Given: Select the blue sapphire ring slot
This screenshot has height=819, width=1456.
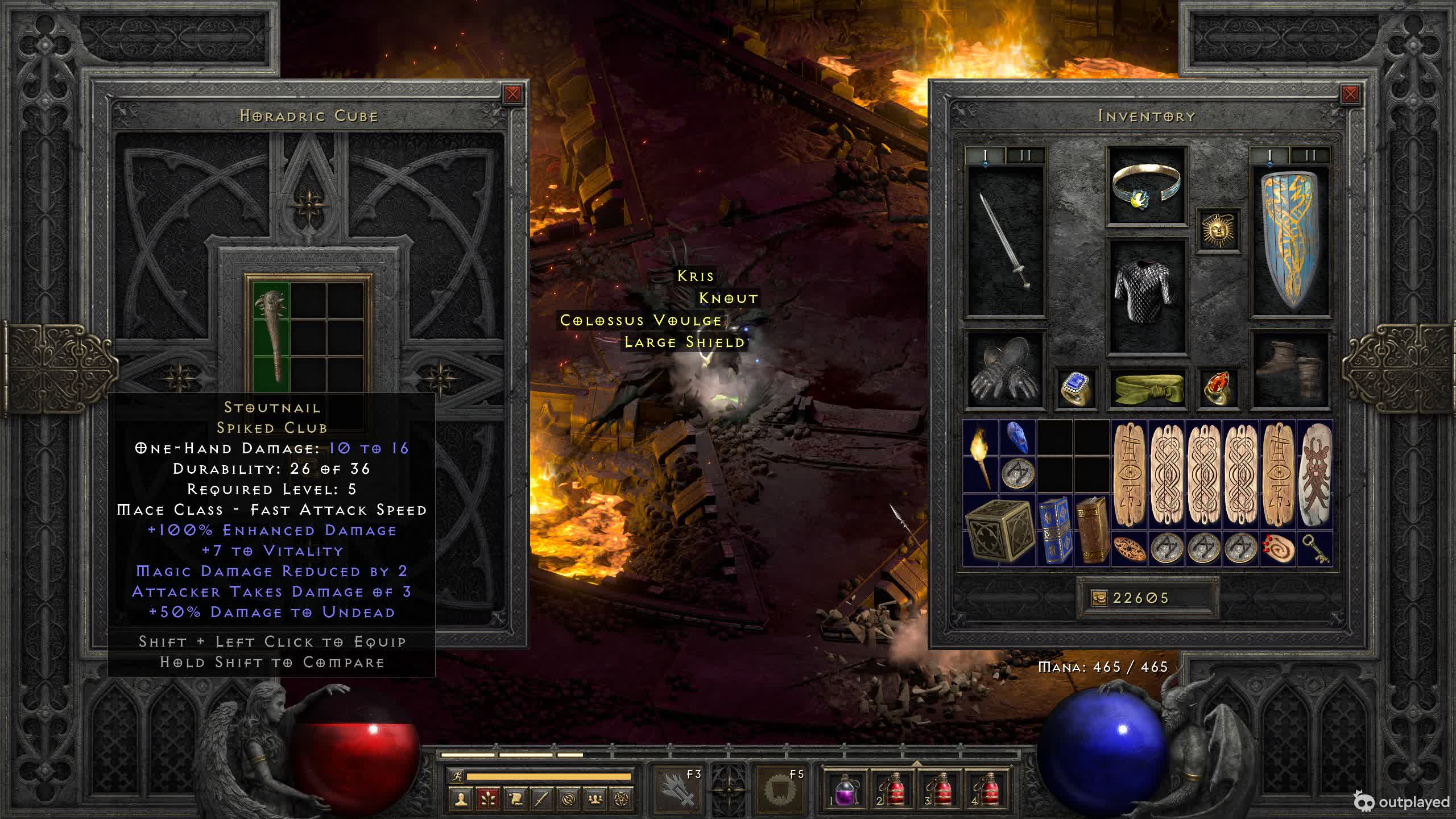Looking at the screenshot, I should pyautogui.click(x=1076, y=388).
